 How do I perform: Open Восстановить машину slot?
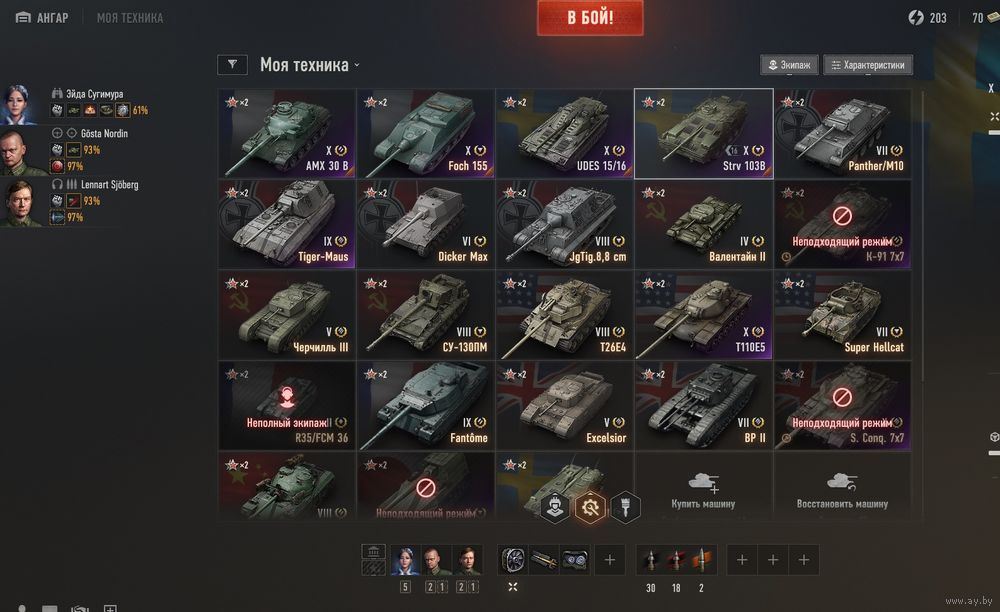pos(842,489)
